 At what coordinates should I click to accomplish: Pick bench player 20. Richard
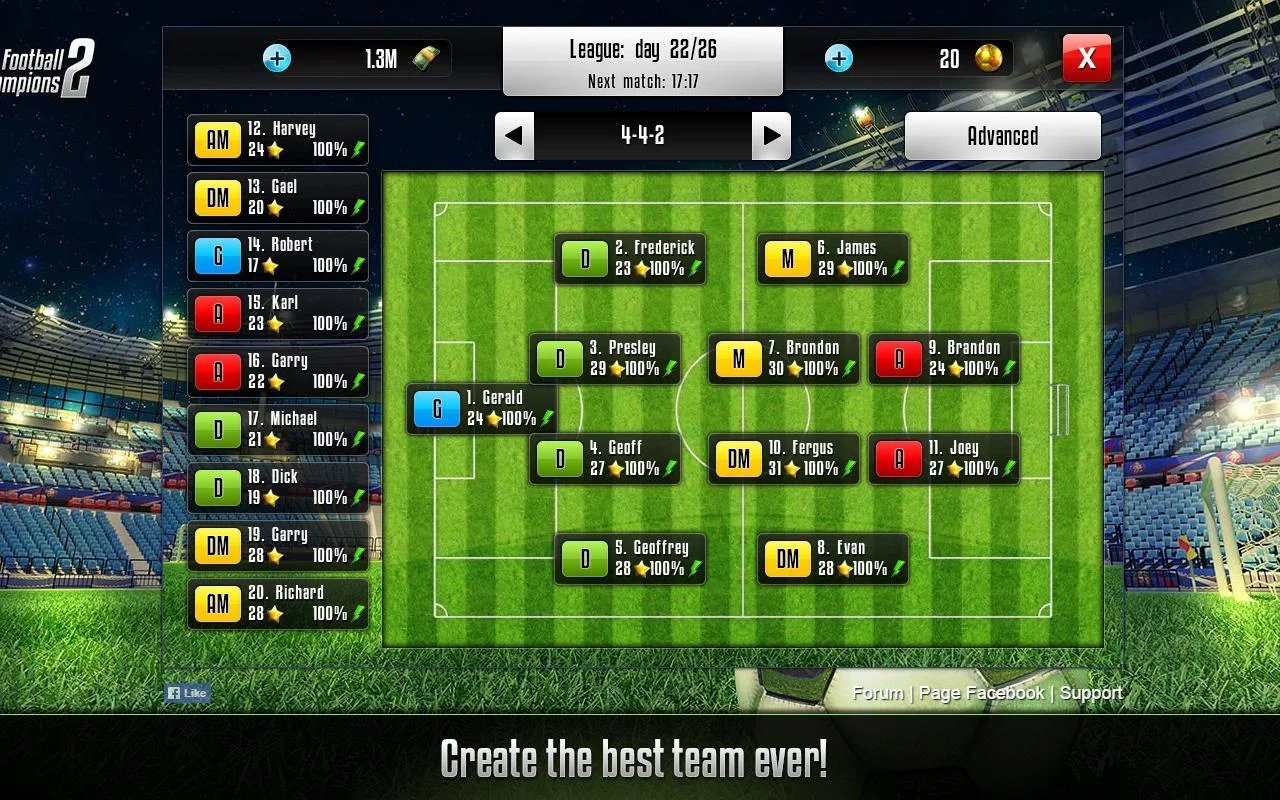(278, 604)
